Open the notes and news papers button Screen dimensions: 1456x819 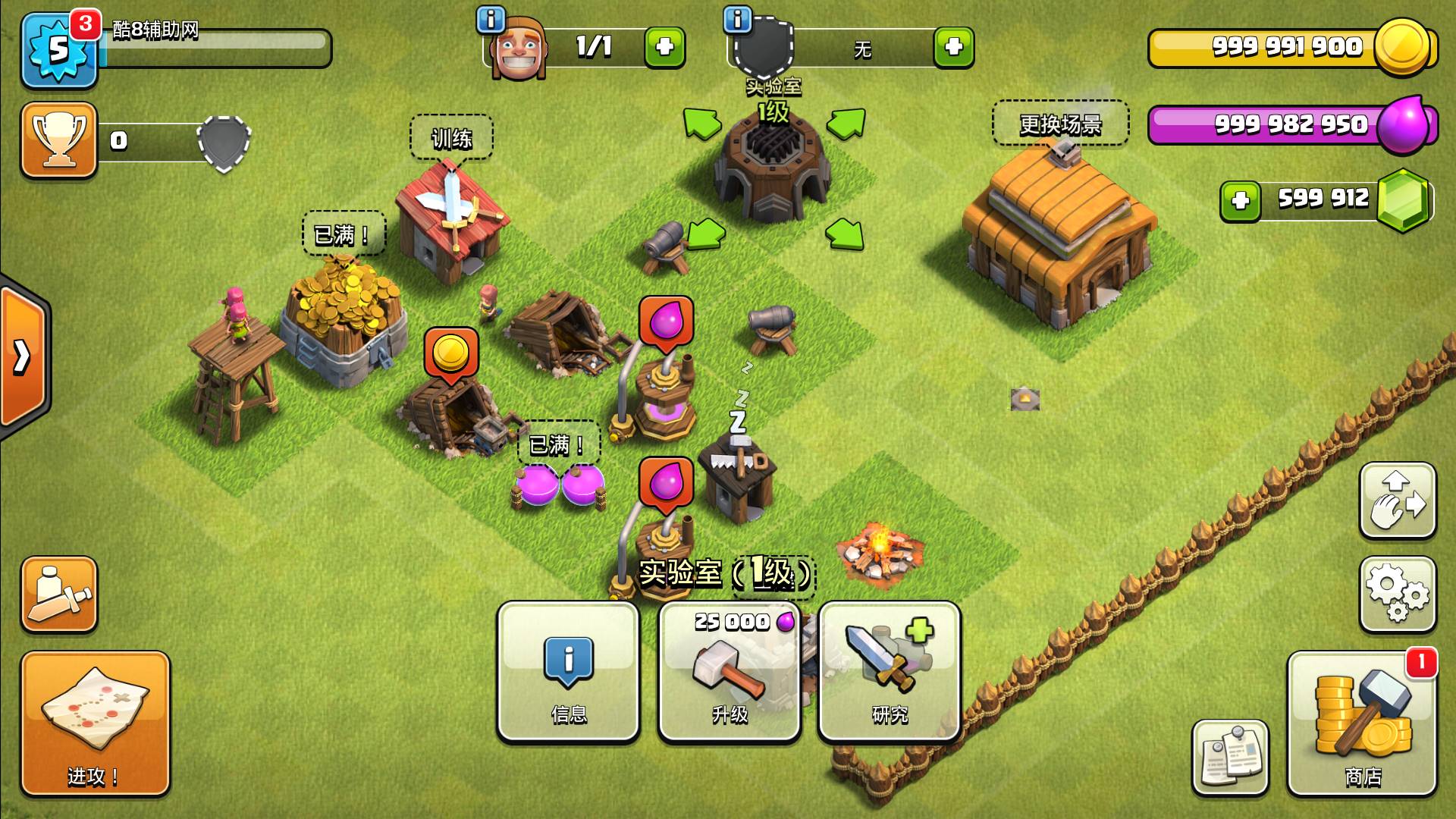[1229, 757]
